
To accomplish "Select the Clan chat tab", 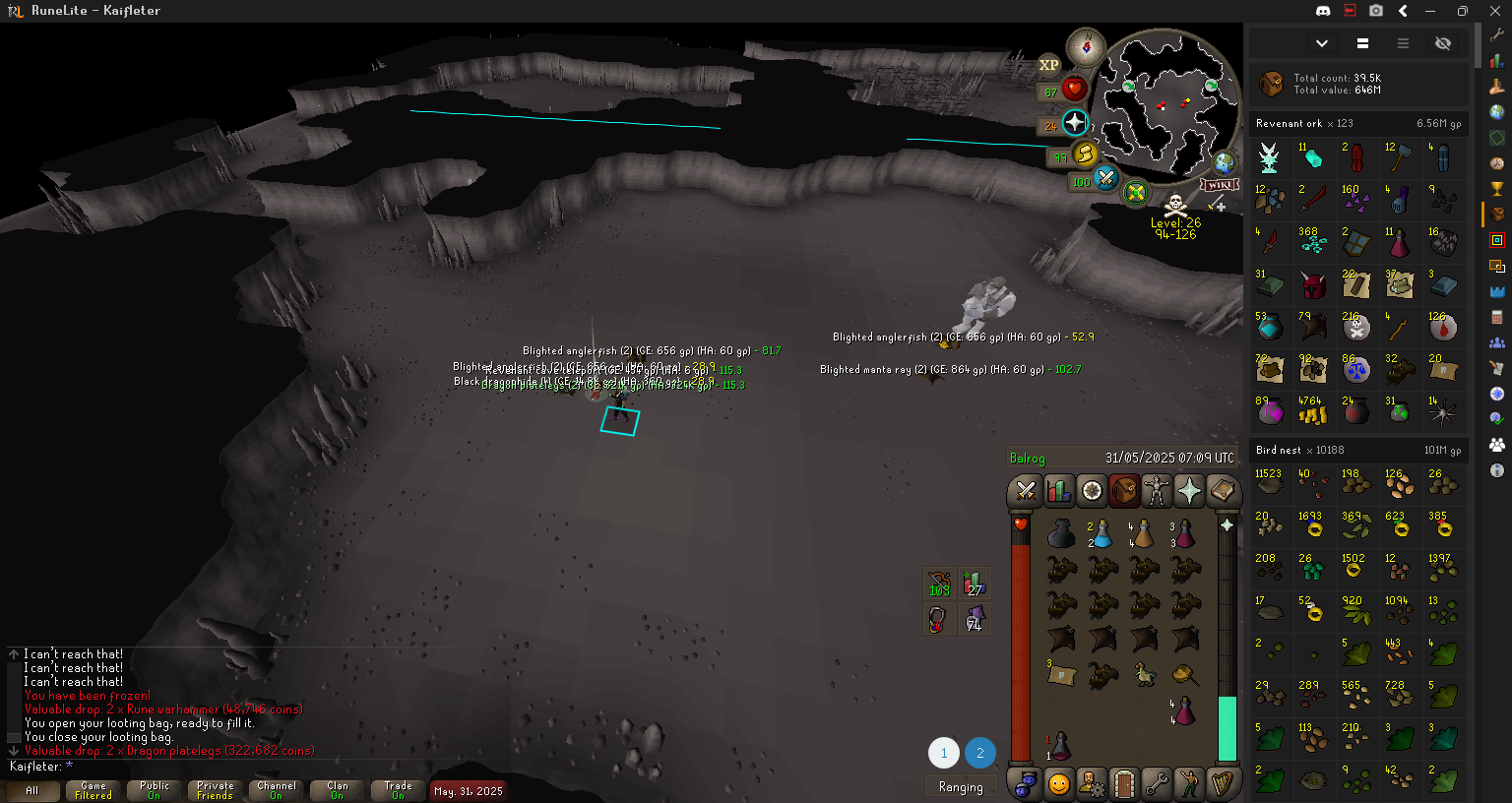I will click(338, 790).
